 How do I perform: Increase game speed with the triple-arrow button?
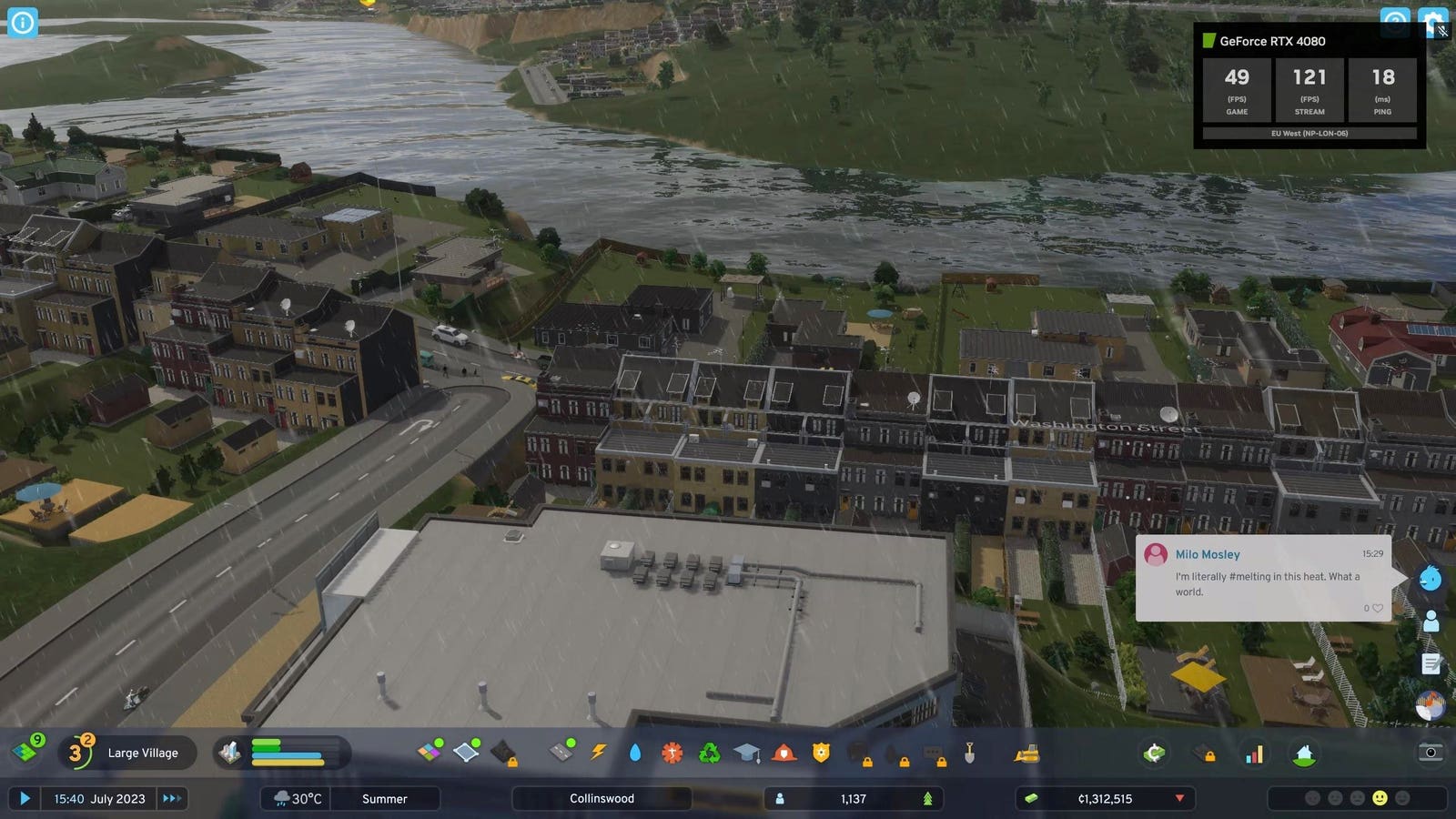pos(171,798)
